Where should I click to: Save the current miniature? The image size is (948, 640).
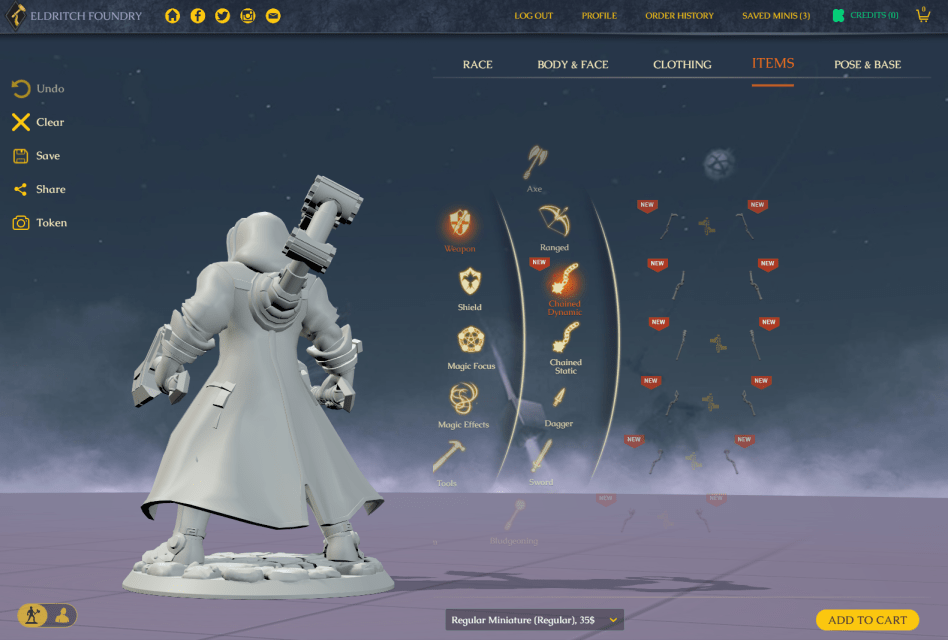tap(36, 156)
